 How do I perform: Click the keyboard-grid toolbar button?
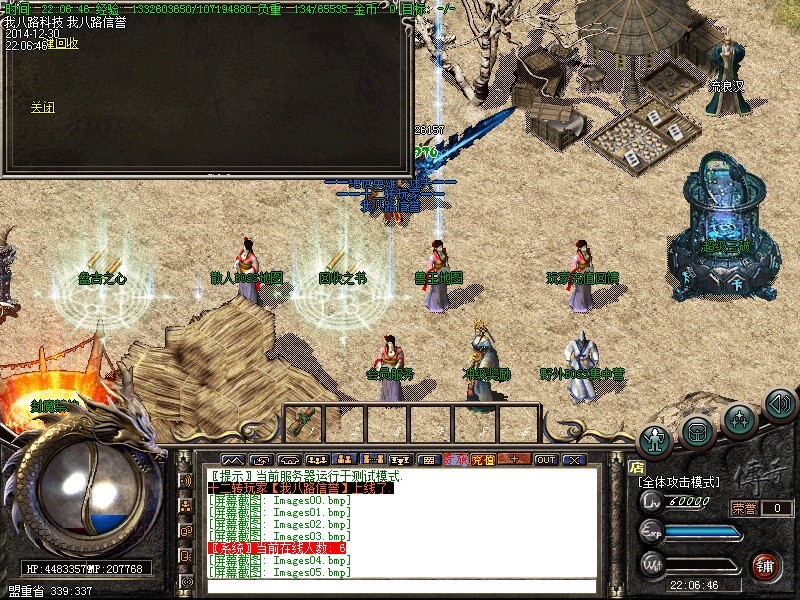coord(428,459)
